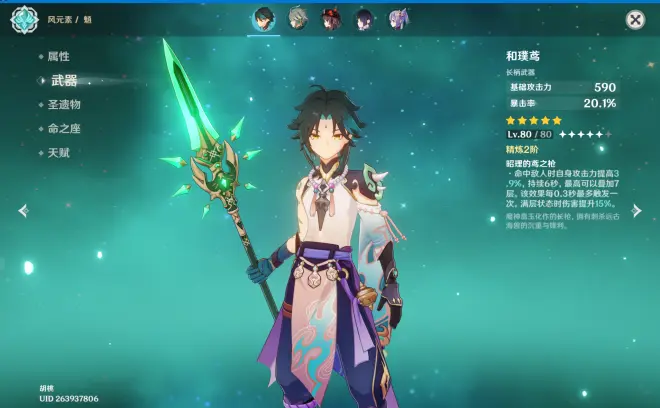This screenshot has height=408, width=660.
Task: Switch to the next character with right arrow
Action: [637, 211]
